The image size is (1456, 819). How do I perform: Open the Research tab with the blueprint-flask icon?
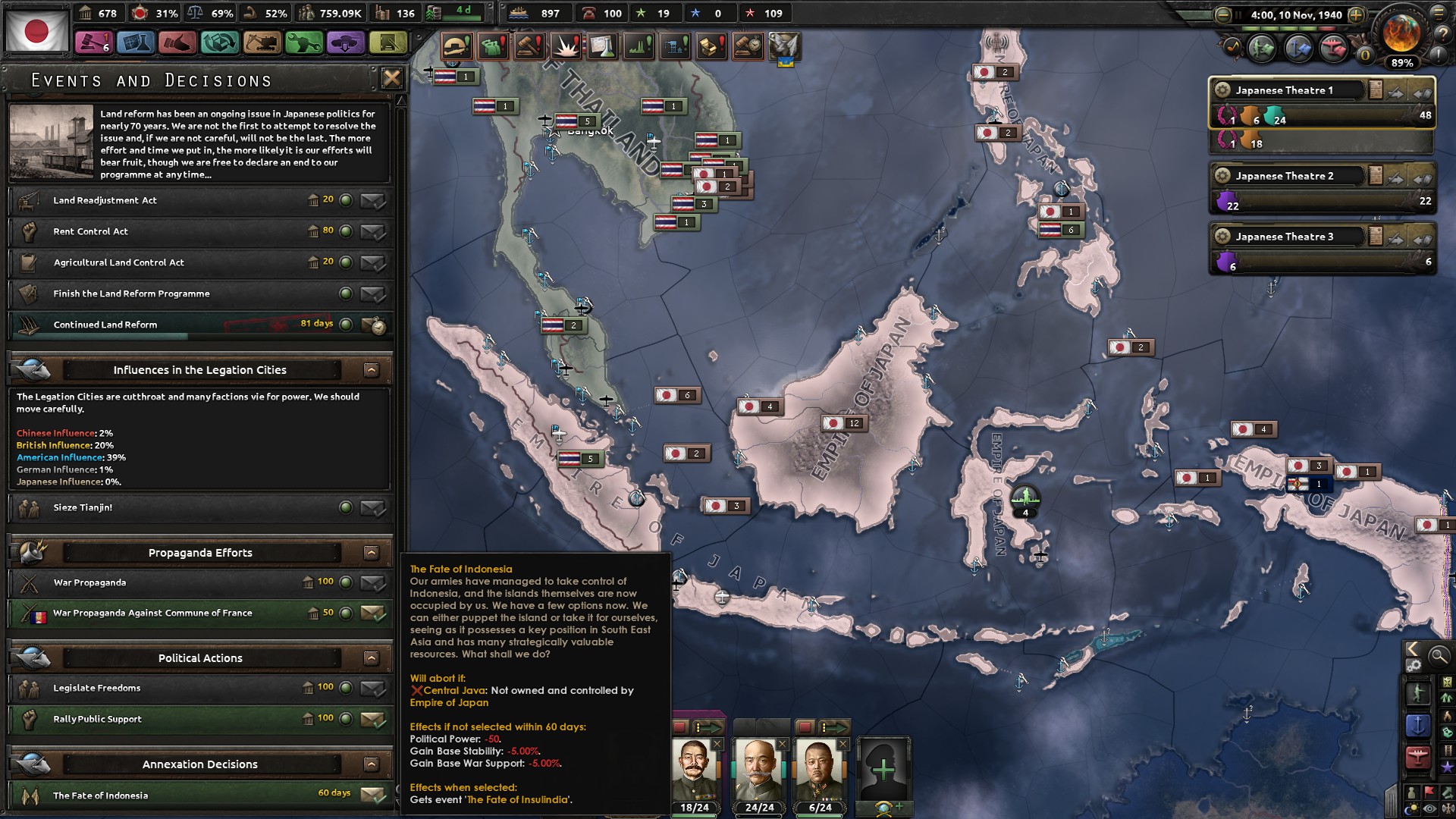(135, 43)
